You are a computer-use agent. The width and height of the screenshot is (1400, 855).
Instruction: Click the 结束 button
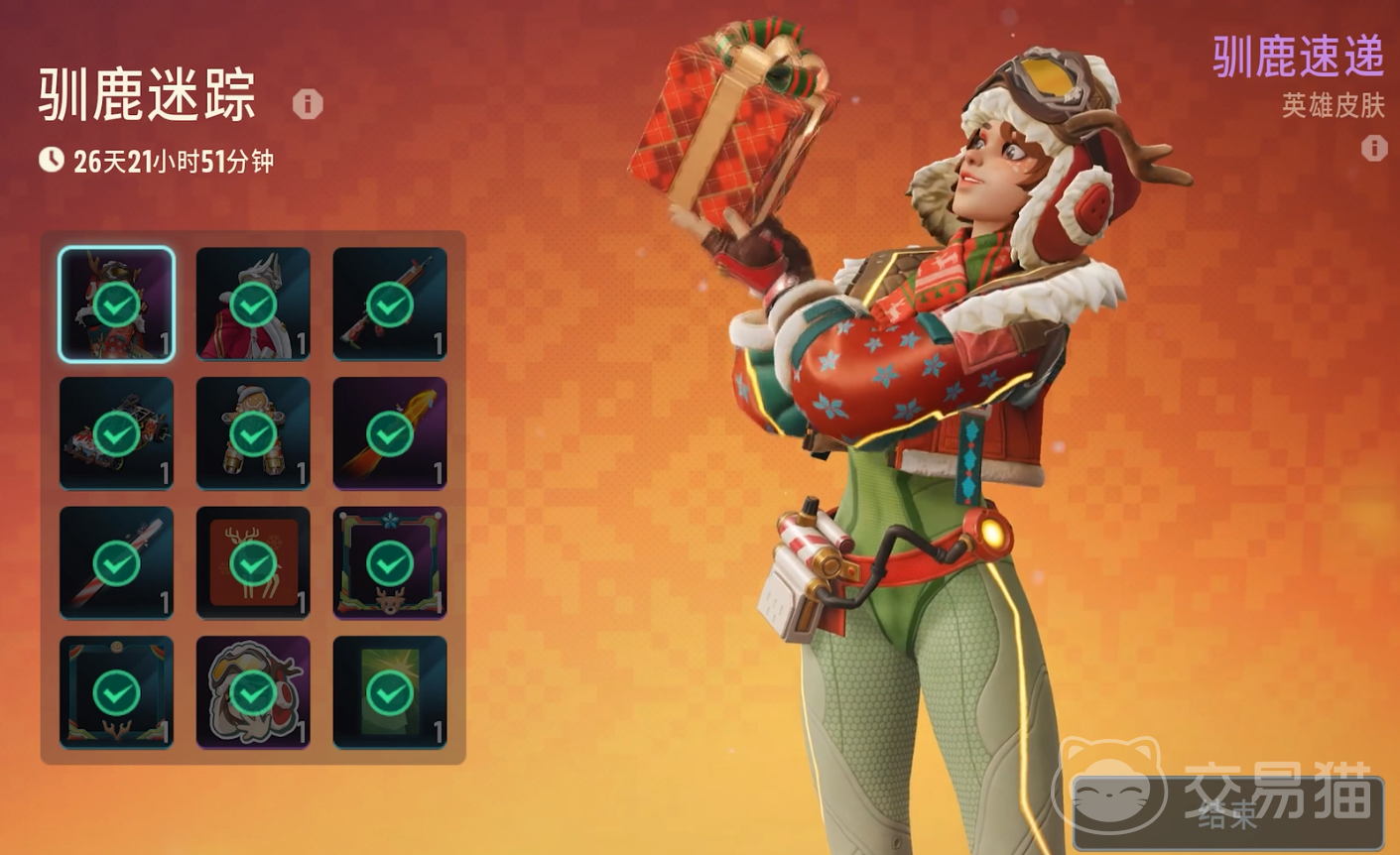click(1228, 813)
